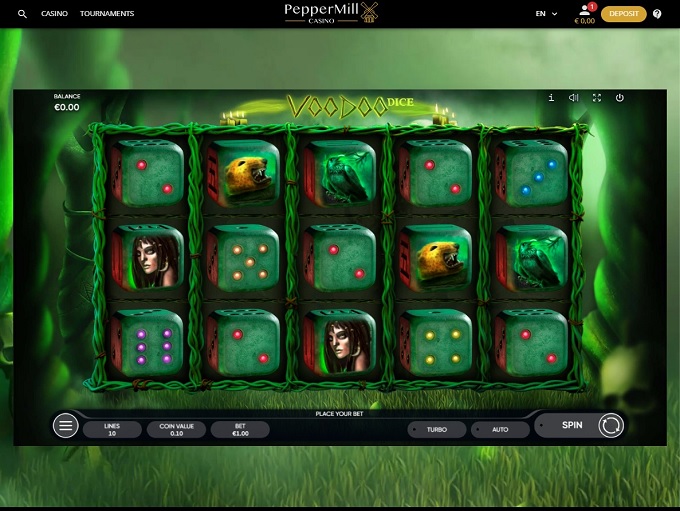
Task: Open the EN language dropdown
Action: coord(546,14)
